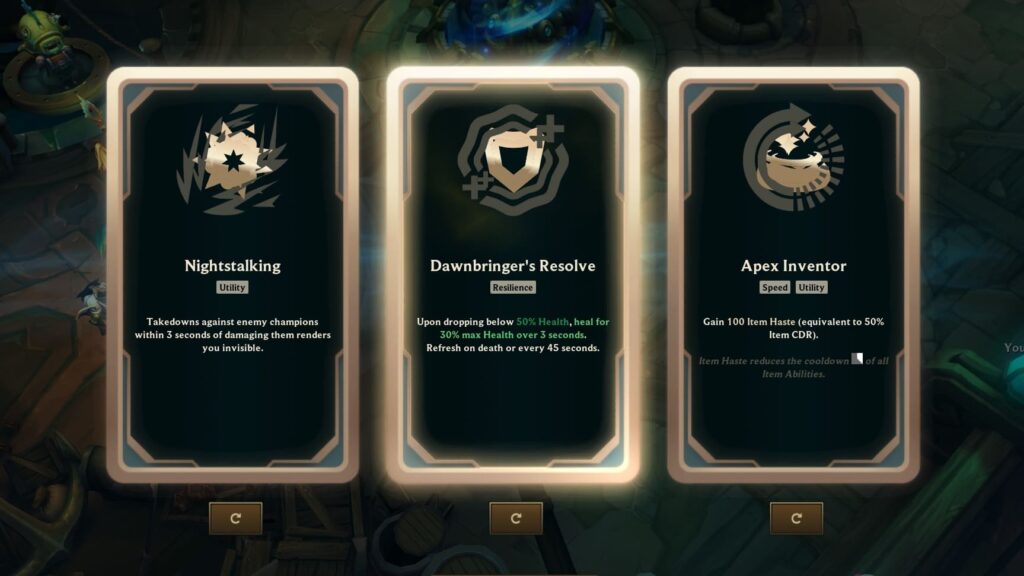This screenshot has width=1024, height=576.
Task: Reroll the Apex Inventor augment
Action: pyautogui.click(x=796, y=518)
